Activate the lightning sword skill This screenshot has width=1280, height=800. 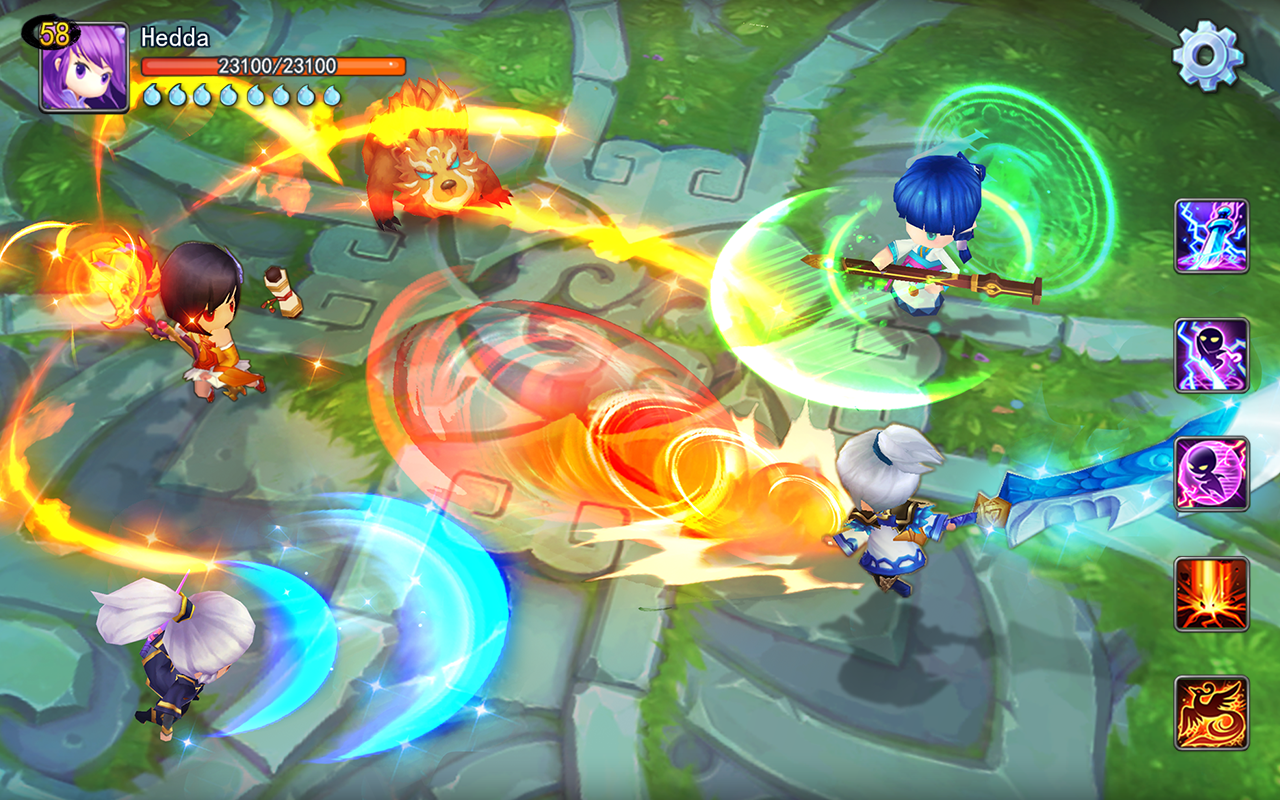click(1211, 236)
